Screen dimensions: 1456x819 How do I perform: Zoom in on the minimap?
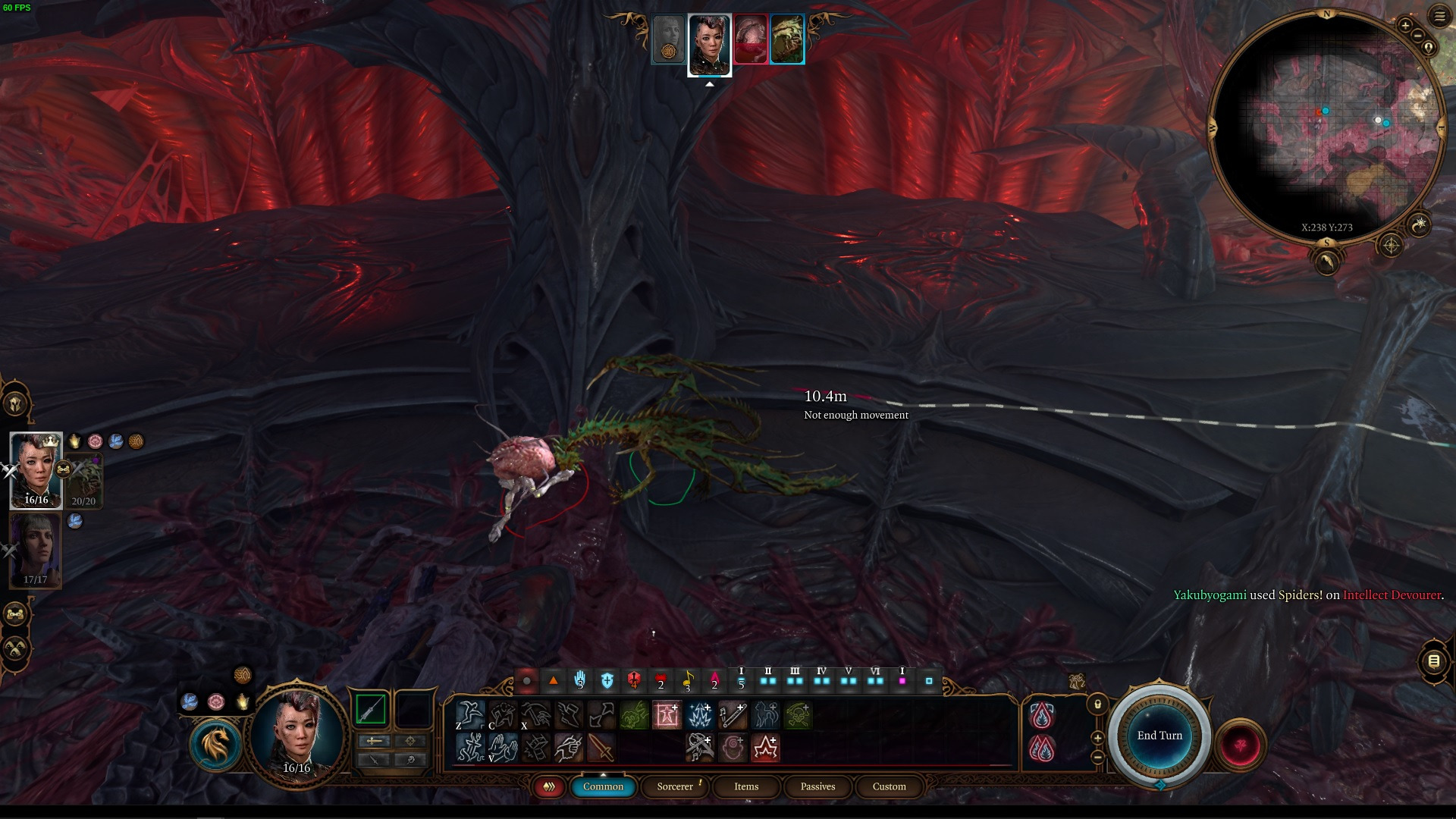tap(1405, 26)
